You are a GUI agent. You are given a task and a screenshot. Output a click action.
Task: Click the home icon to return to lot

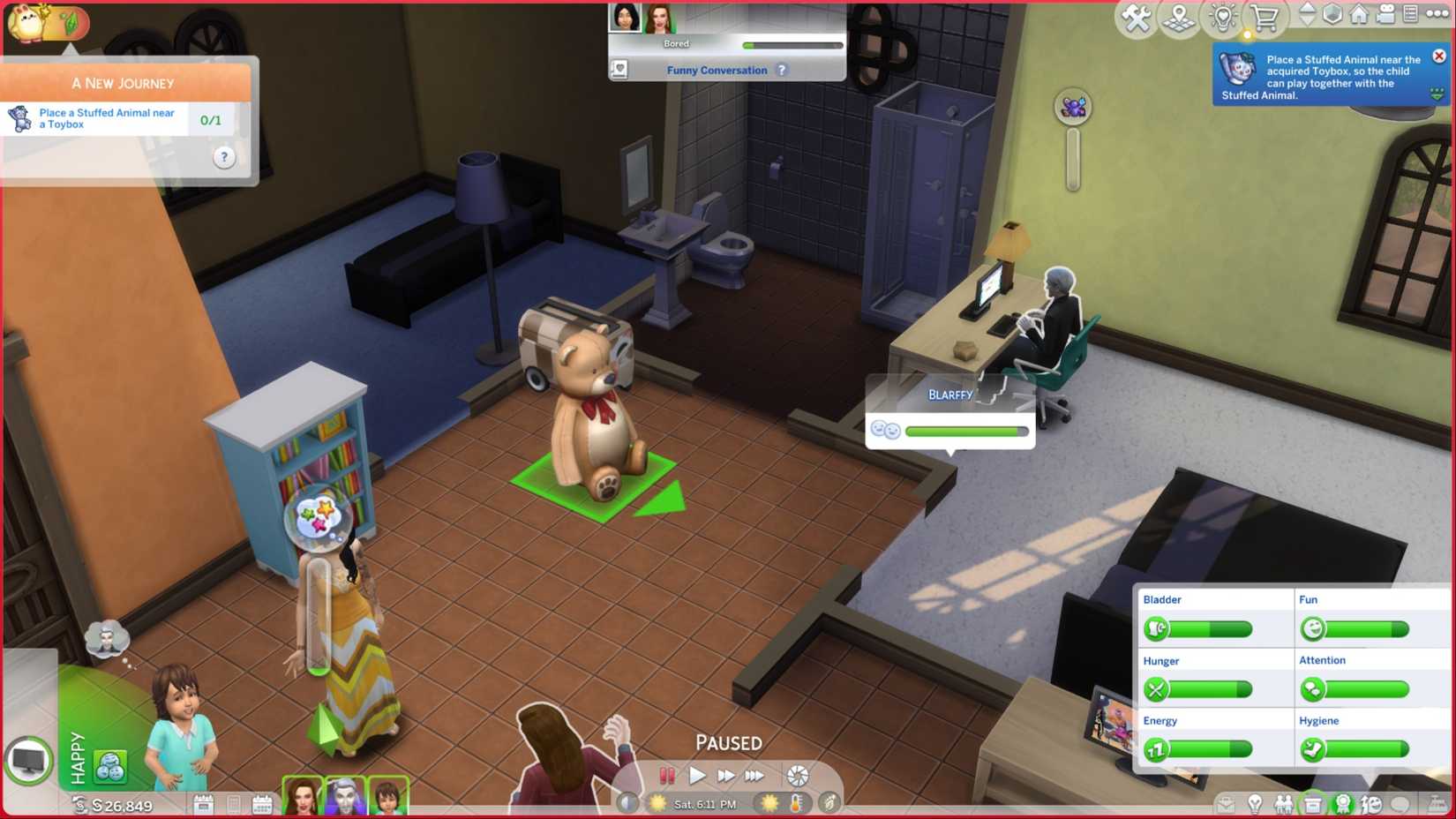tap(1357, 15)
